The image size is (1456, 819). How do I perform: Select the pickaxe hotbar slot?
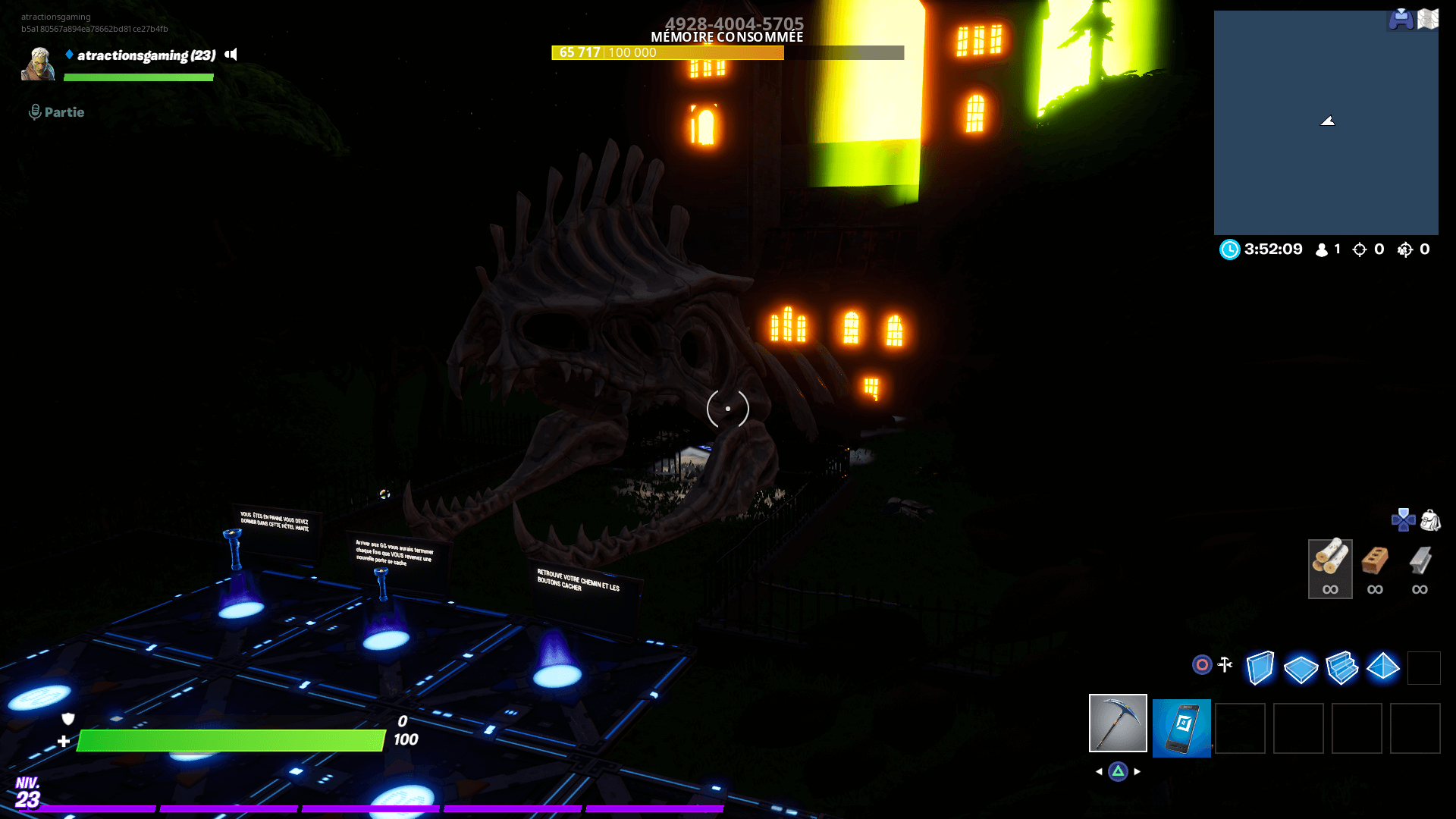point(1118,723)
